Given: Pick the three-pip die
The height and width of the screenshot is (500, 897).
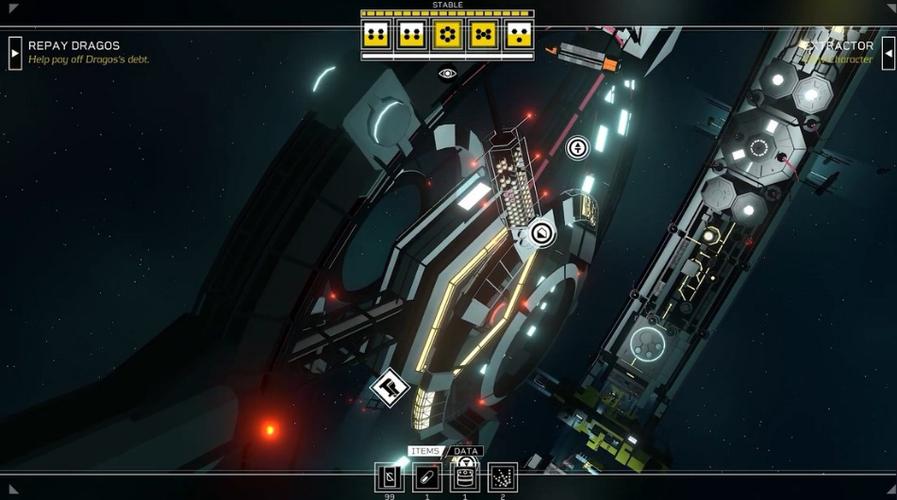Looking at the screenshot, I should click(x=519, y=36).
